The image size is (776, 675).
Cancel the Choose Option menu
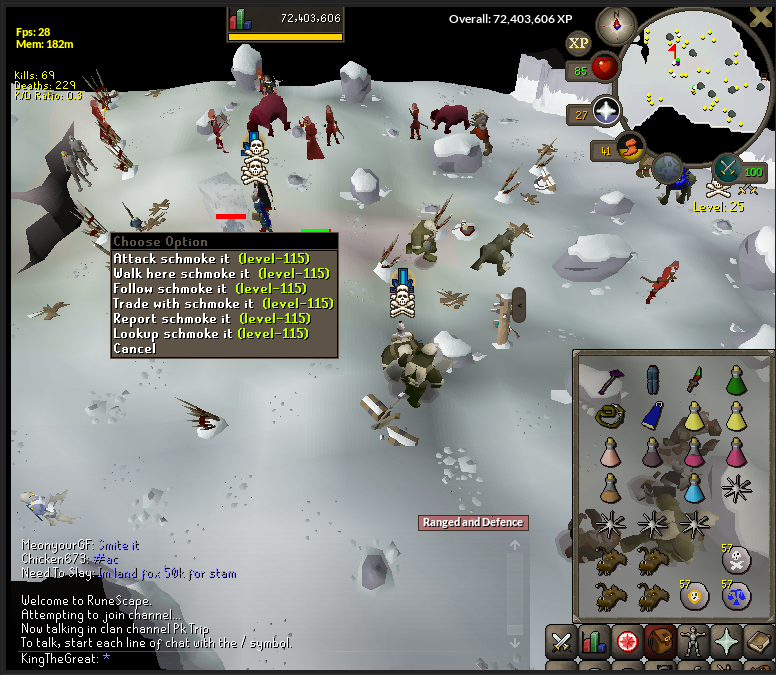(135, 348)
